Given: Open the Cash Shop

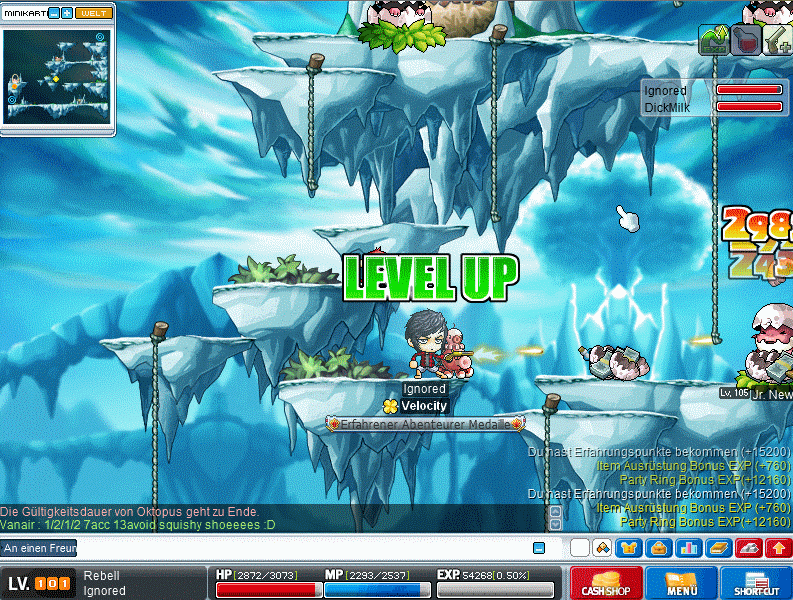Looking at the screenshot, I should (x=607, y=583).
